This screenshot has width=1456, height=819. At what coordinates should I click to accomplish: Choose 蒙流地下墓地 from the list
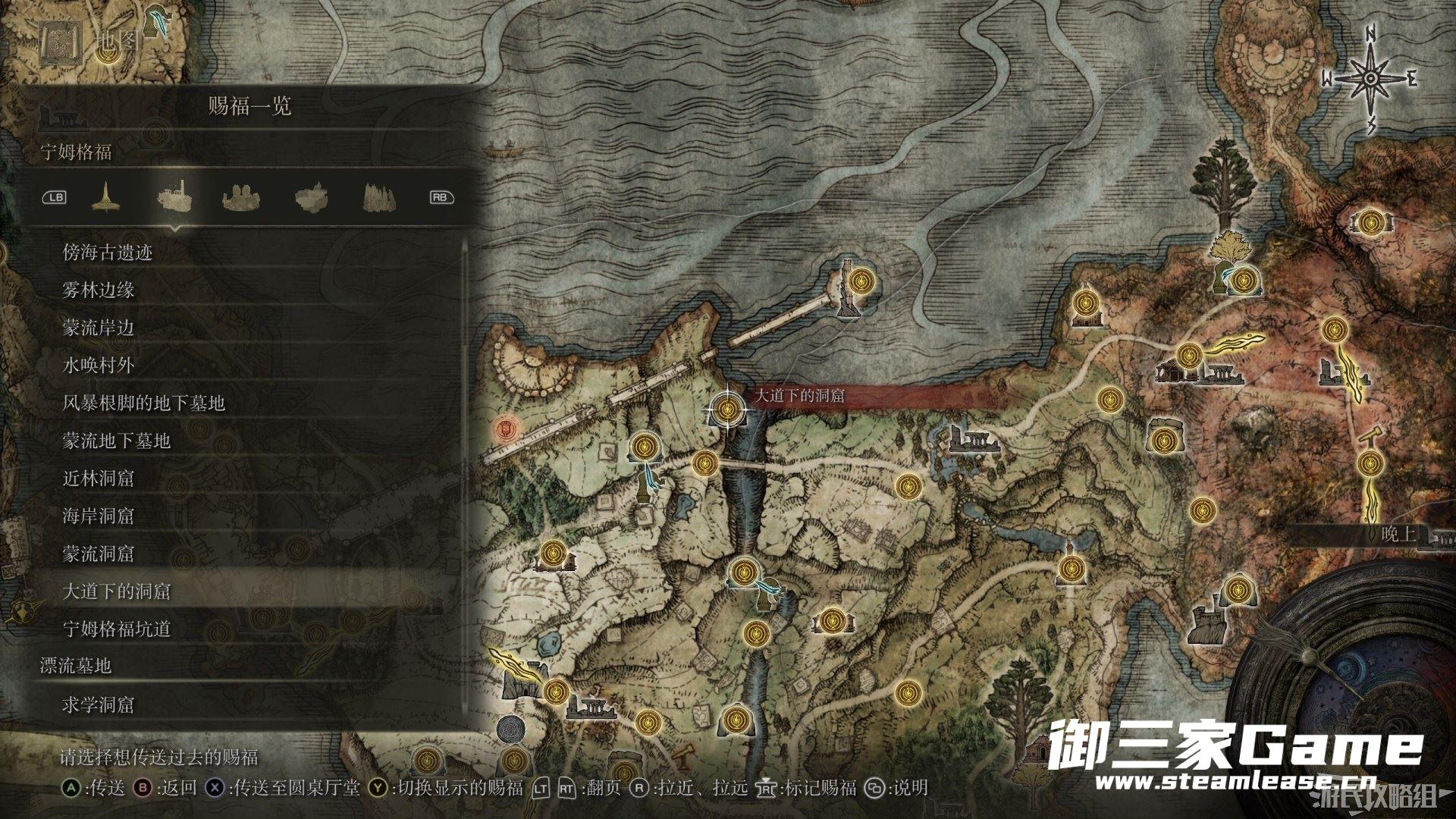[117, 441]
